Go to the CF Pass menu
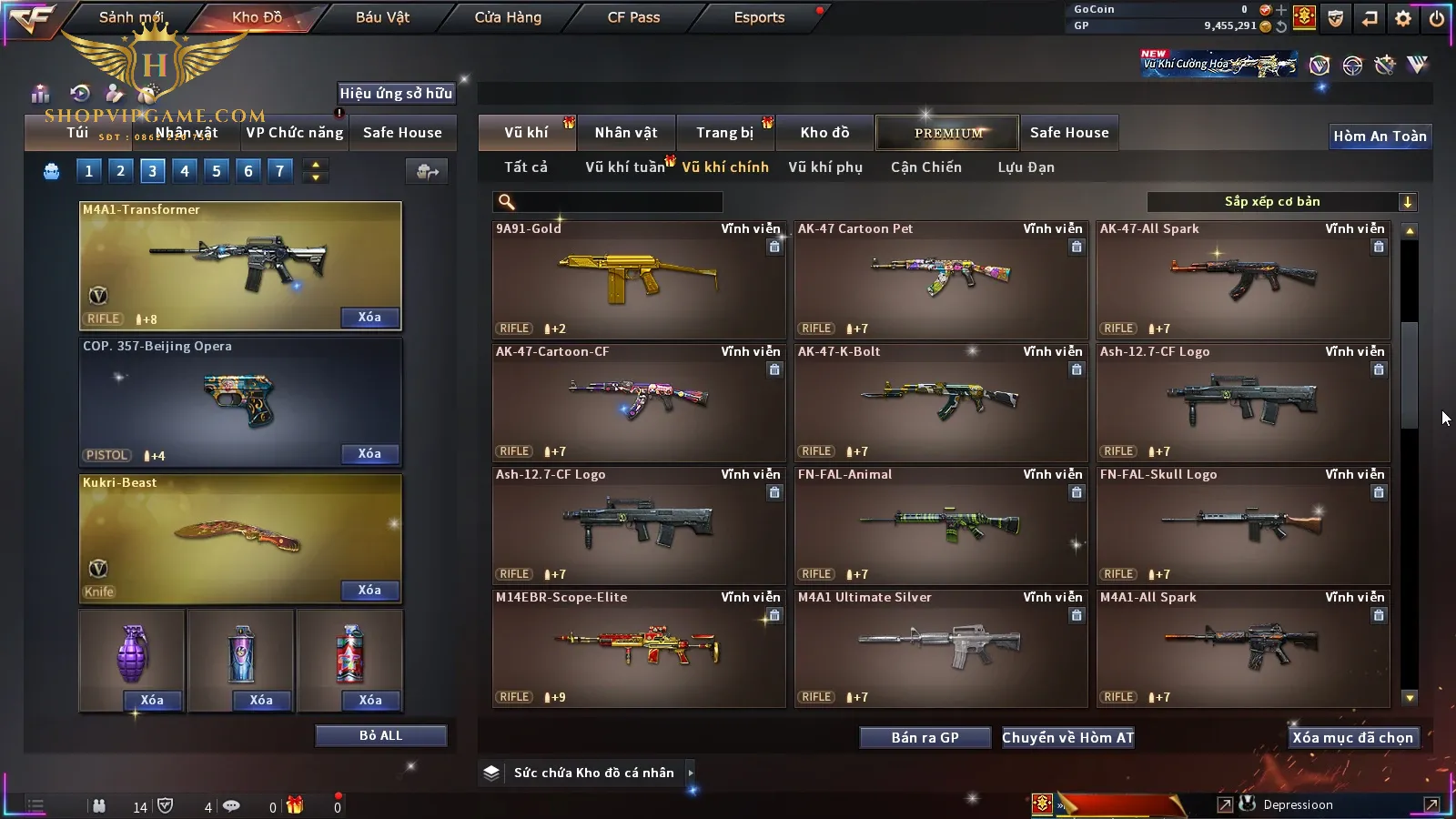 coord(633,17)
